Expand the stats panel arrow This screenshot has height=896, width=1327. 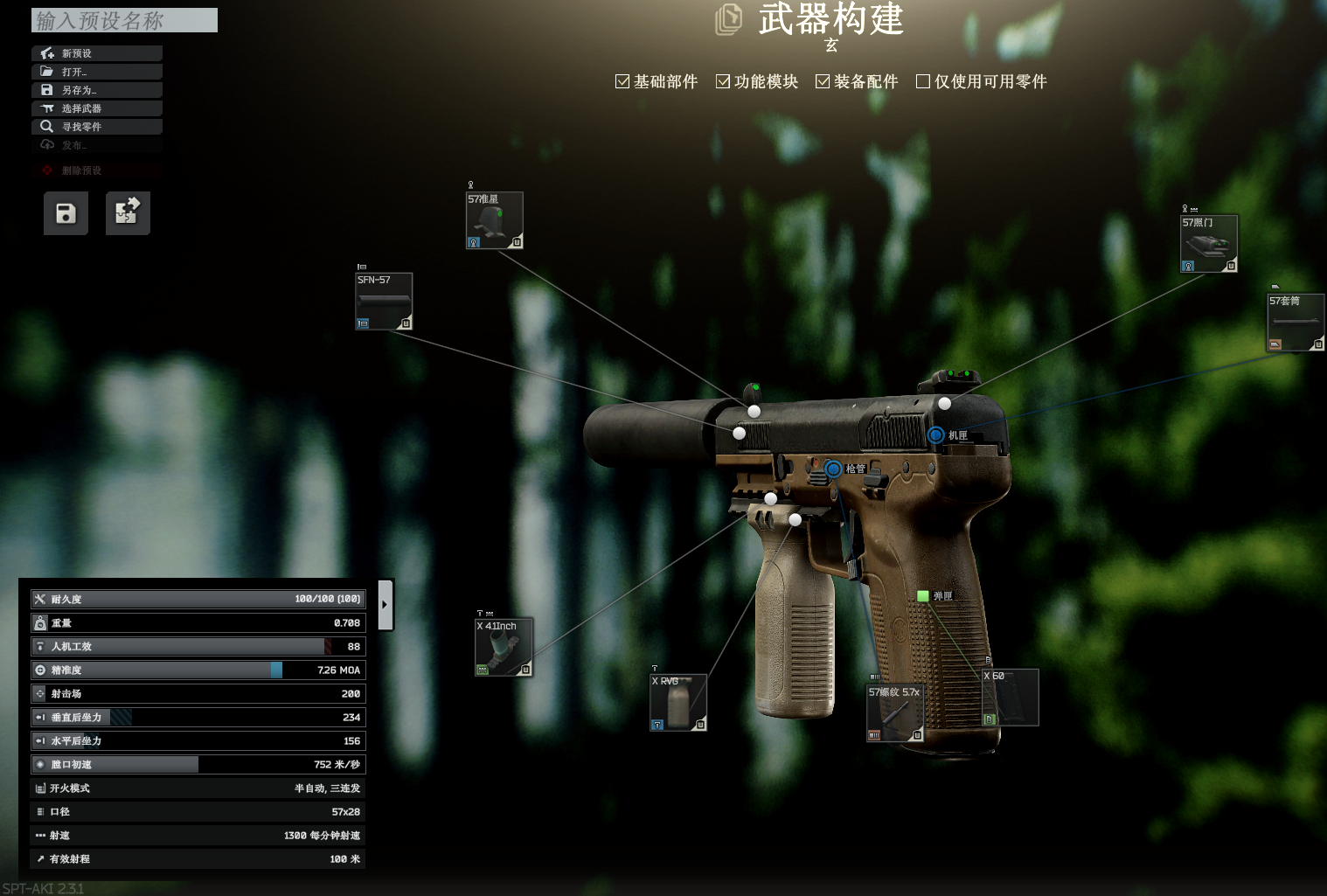(385, 604)
